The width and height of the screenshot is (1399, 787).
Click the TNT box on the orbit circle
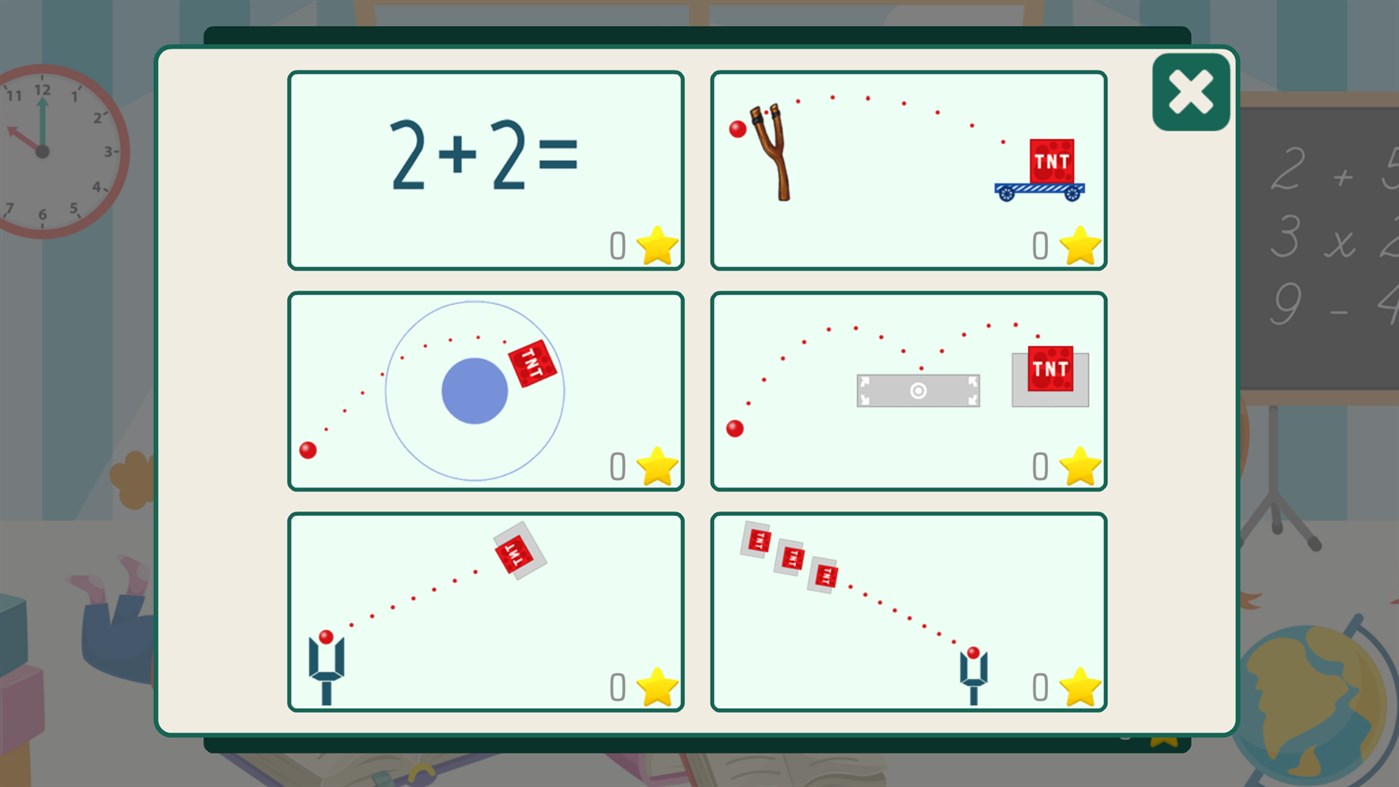click(531, 362)
